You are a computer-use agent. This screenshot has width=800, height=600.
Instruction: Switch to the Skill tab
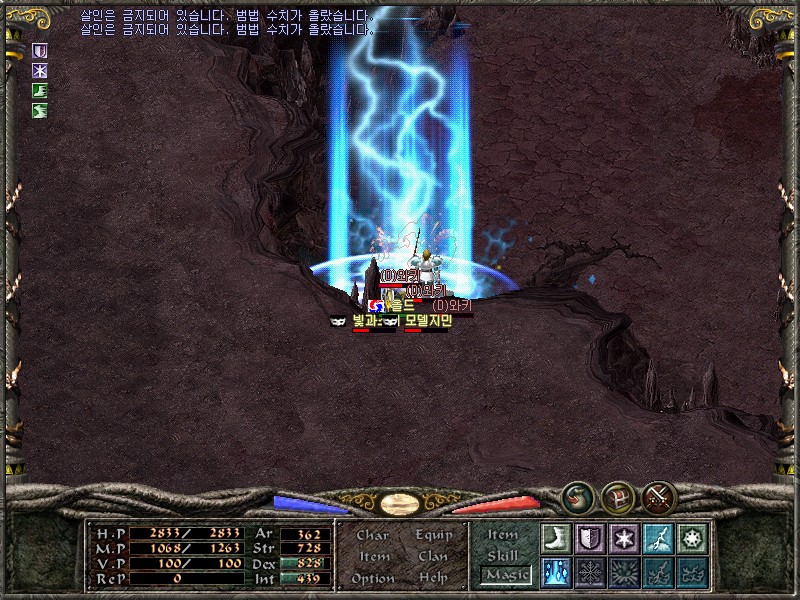[x=503, y=556]
